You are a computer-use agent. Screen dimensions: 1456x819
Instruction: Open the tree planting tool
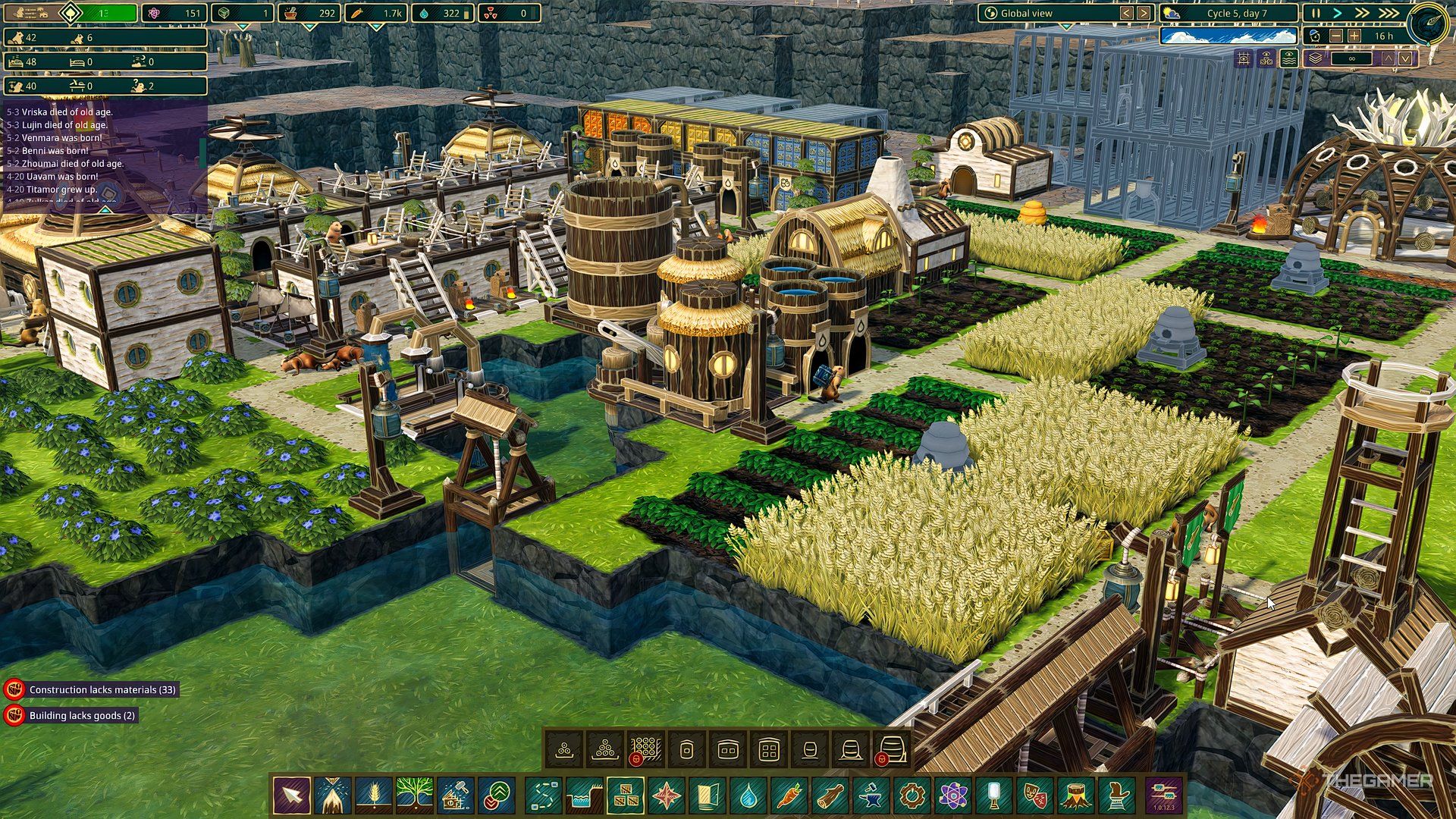click(415, 795)
